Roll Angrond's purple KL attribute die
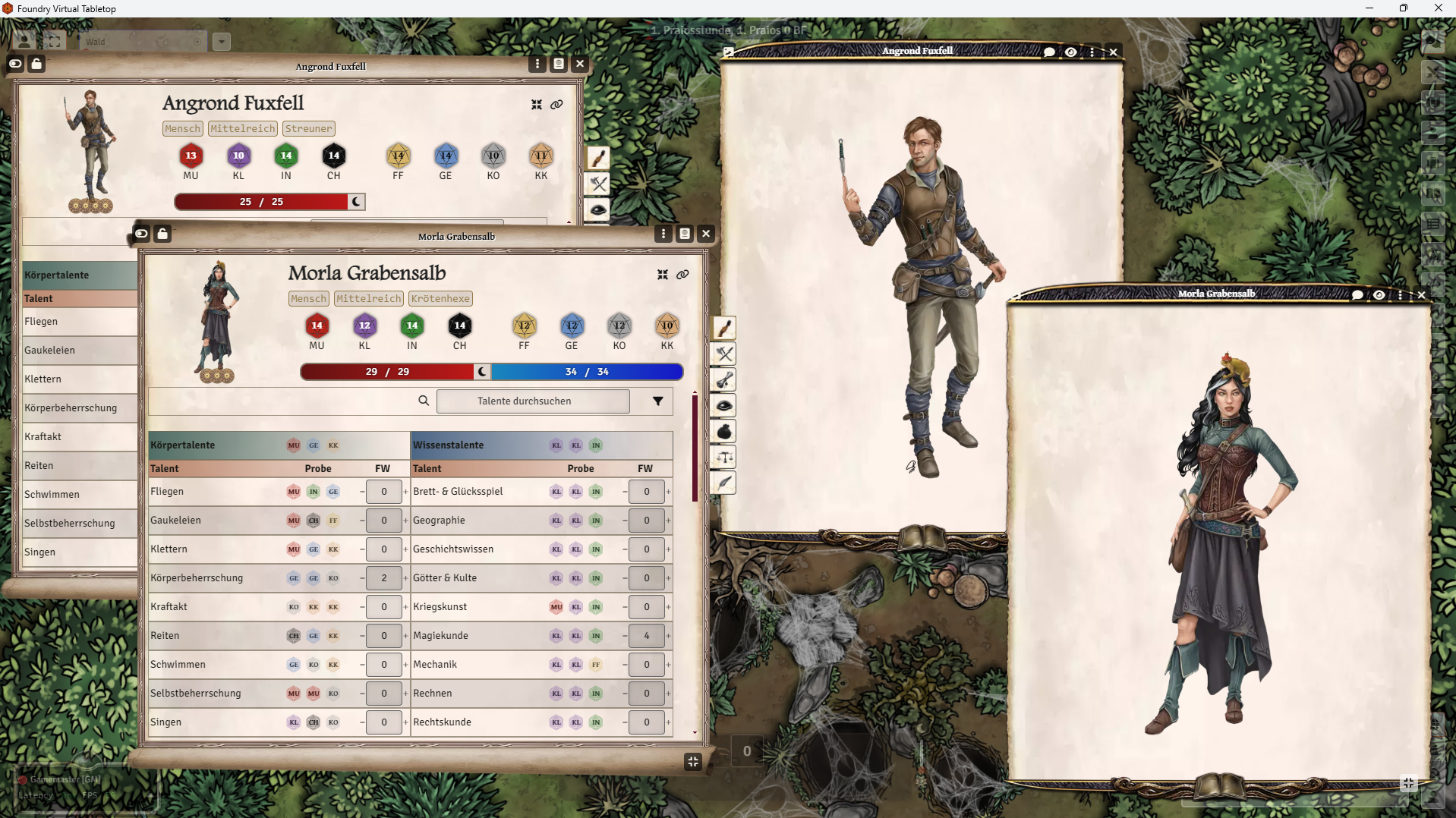 (x=238, y=156)
